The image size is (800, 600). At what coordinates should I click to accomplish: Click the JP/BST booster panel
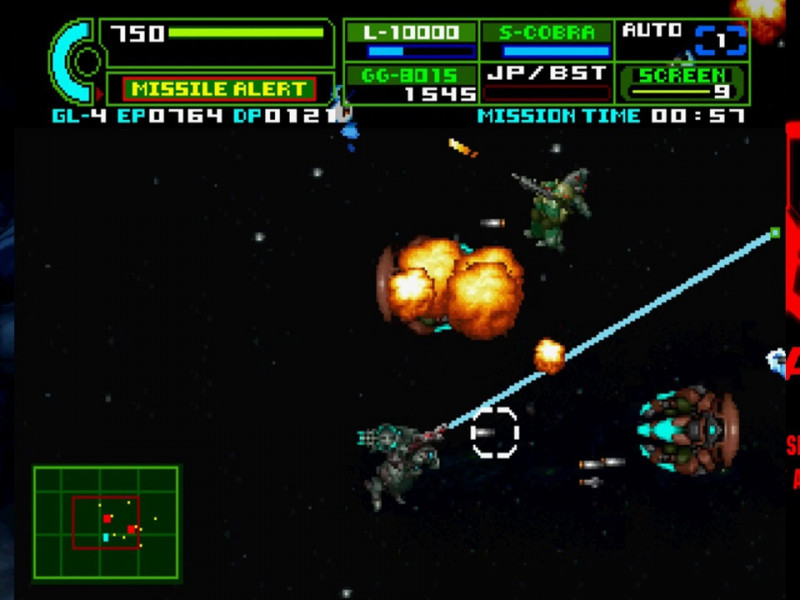tap(546, 83)
